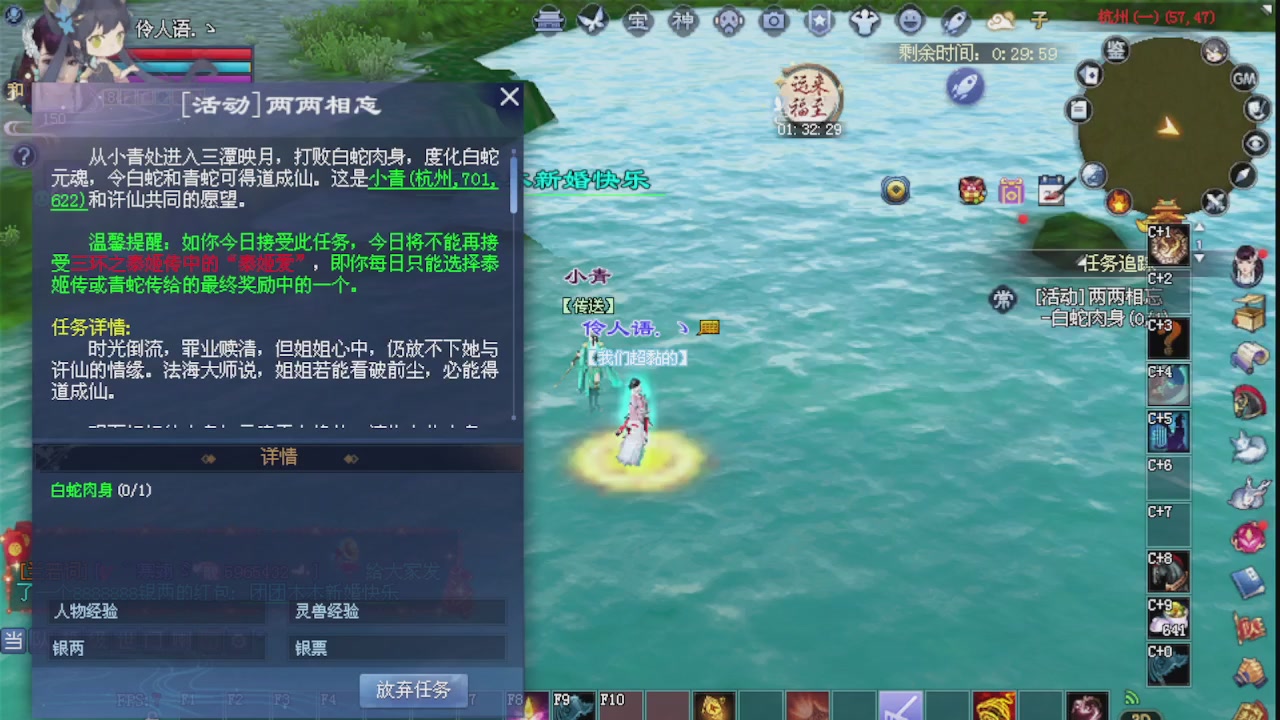Image resolution: width=1280 pixels, height=720 pixels.
Task: Click the crossed swords icon below the minimap
Action: coord(1214,203)
